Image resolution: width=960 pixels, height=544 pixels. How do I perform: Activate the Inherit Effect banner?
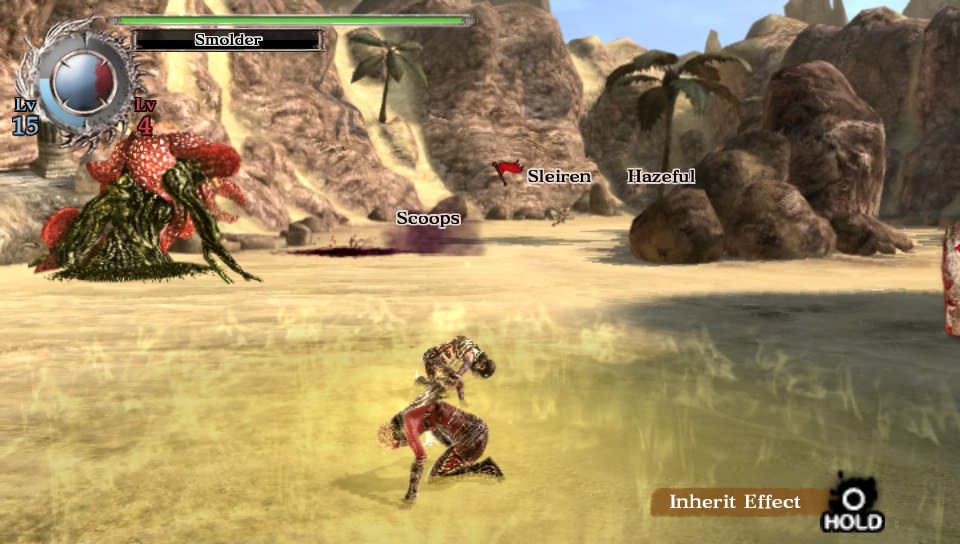(735, 502)
